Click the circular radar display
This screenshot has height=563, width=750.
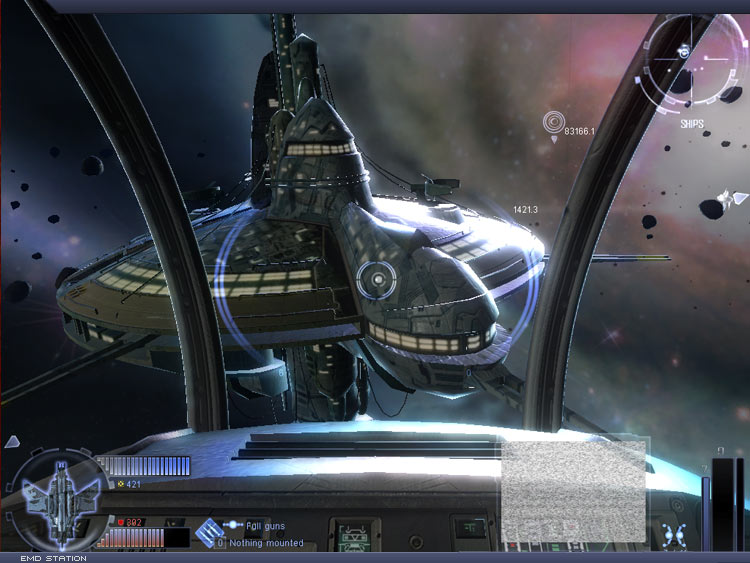[691, 58]
